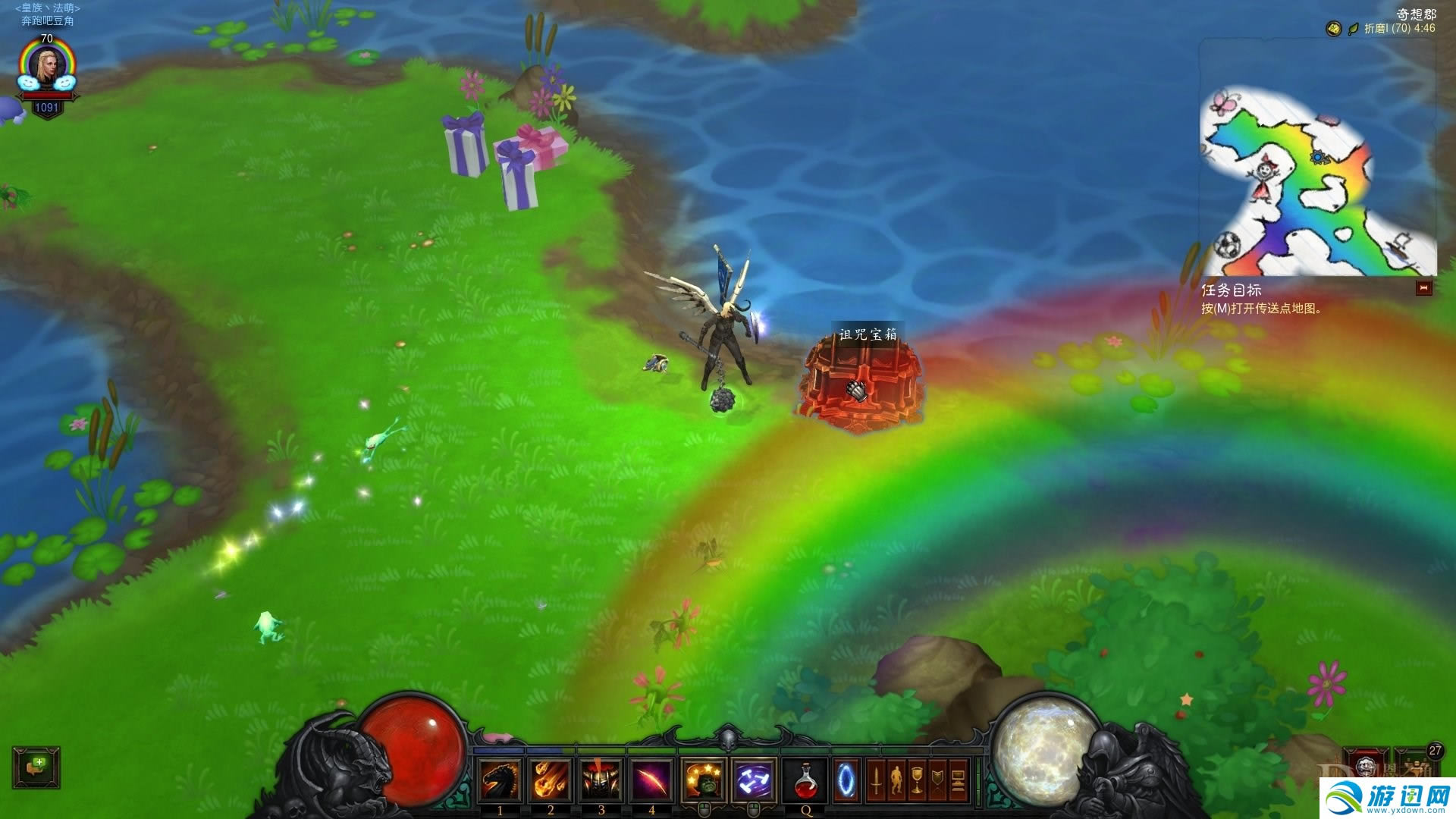Screen dimensions: 1456x819
Task: Click the player portrait with rainbow frame
Action: pyautogui.click(x=47, y=68)
